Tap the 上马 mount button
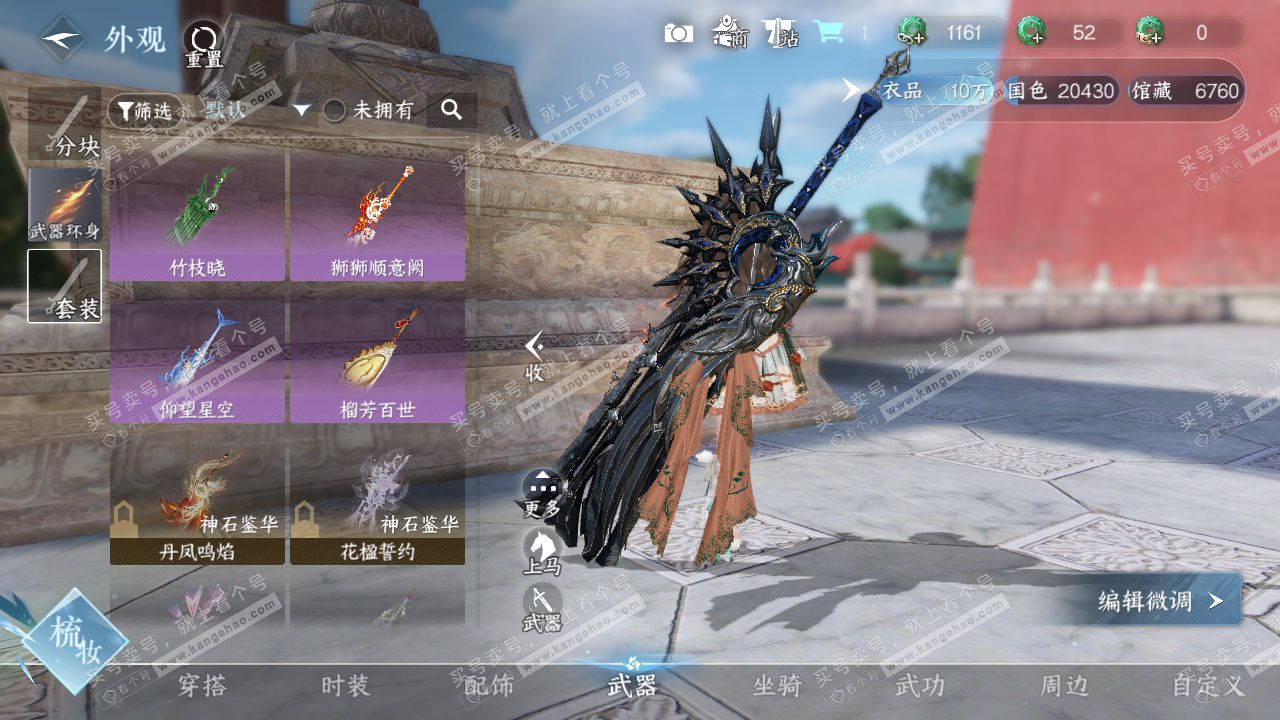Screen dimensions: 1280x720 pos(542,550)
